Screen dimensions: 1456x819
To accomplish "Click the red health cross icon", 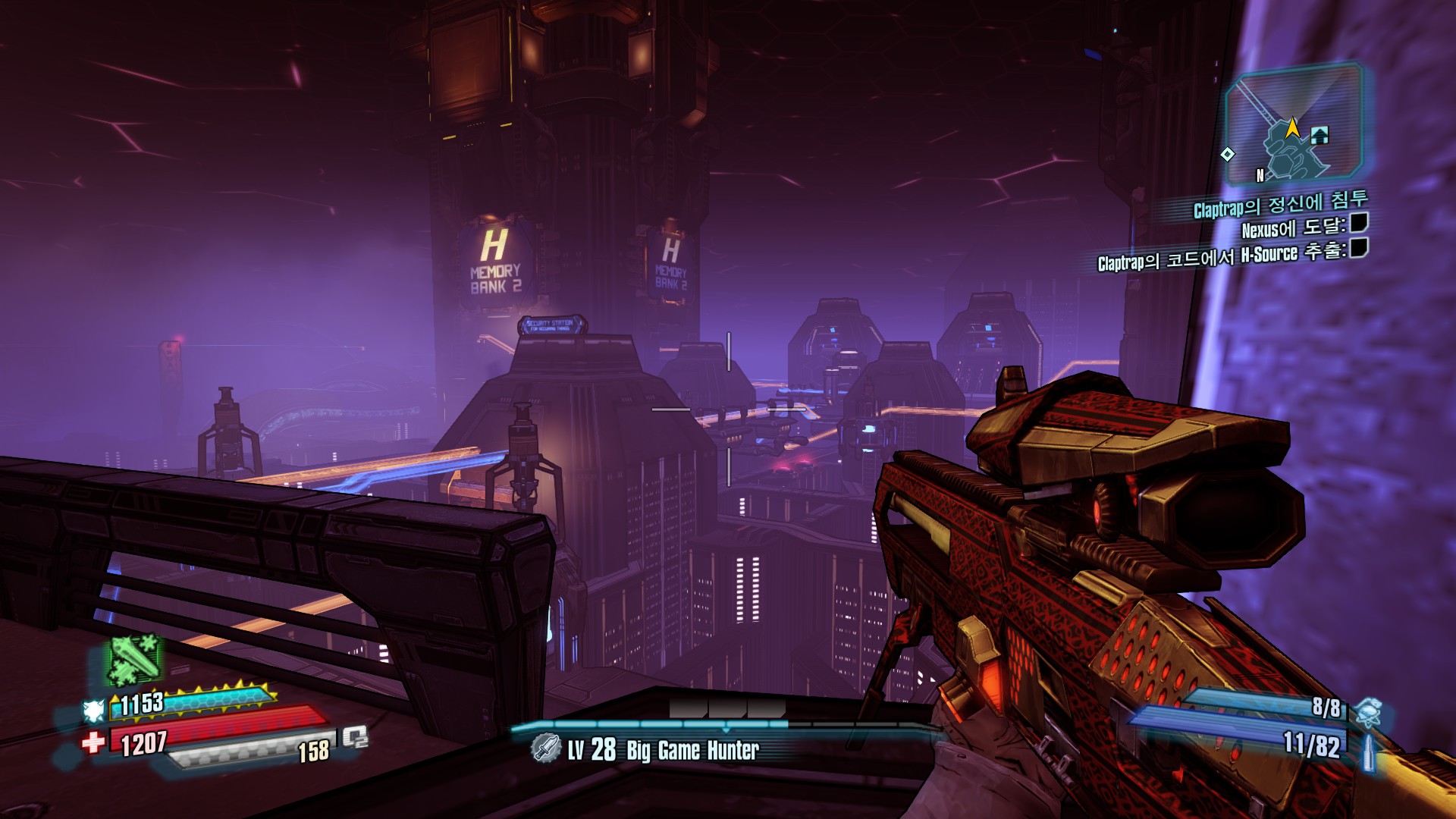I will [93, 742].
